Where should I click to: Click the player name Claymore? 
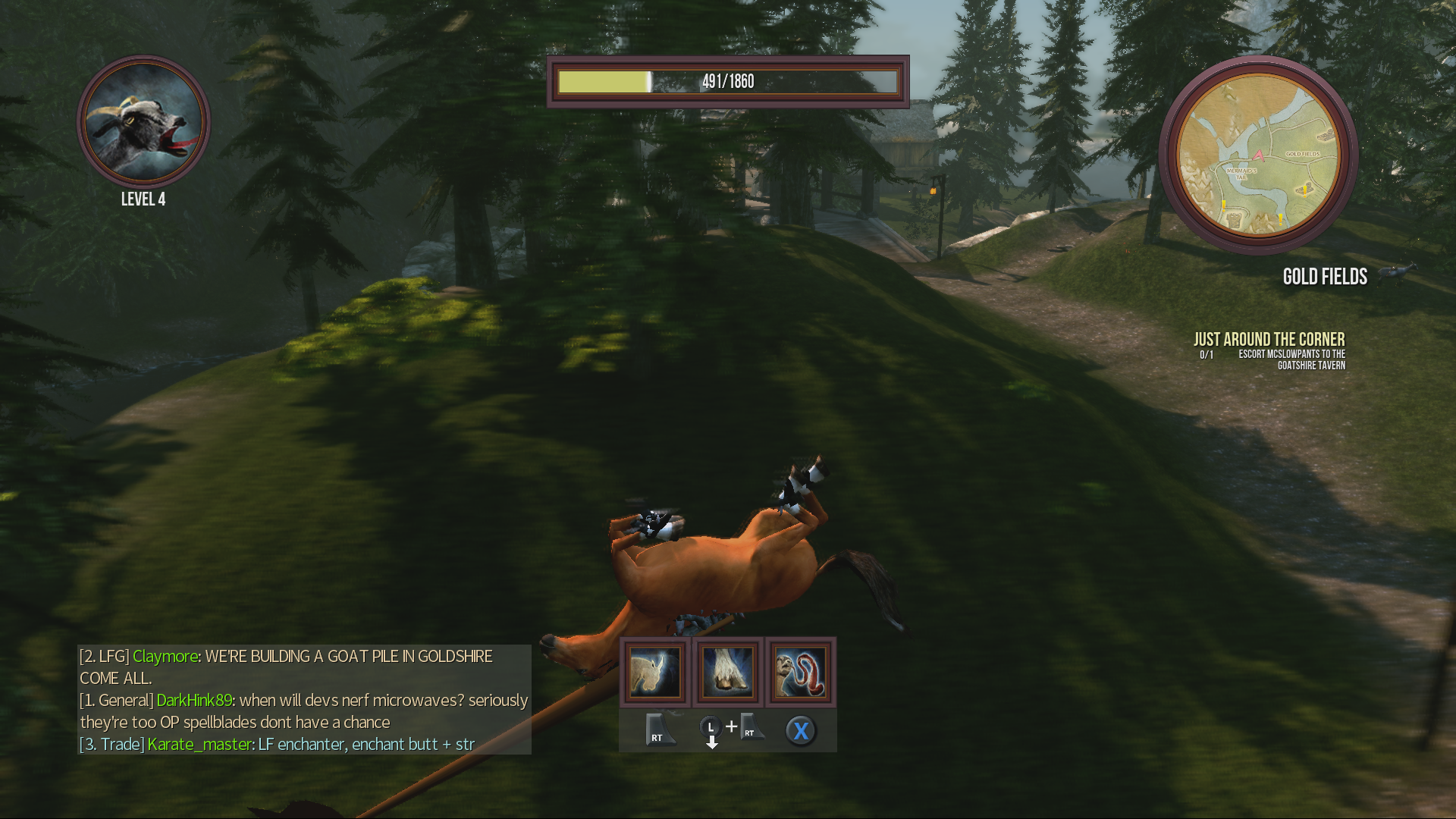(x=167, y=656)
